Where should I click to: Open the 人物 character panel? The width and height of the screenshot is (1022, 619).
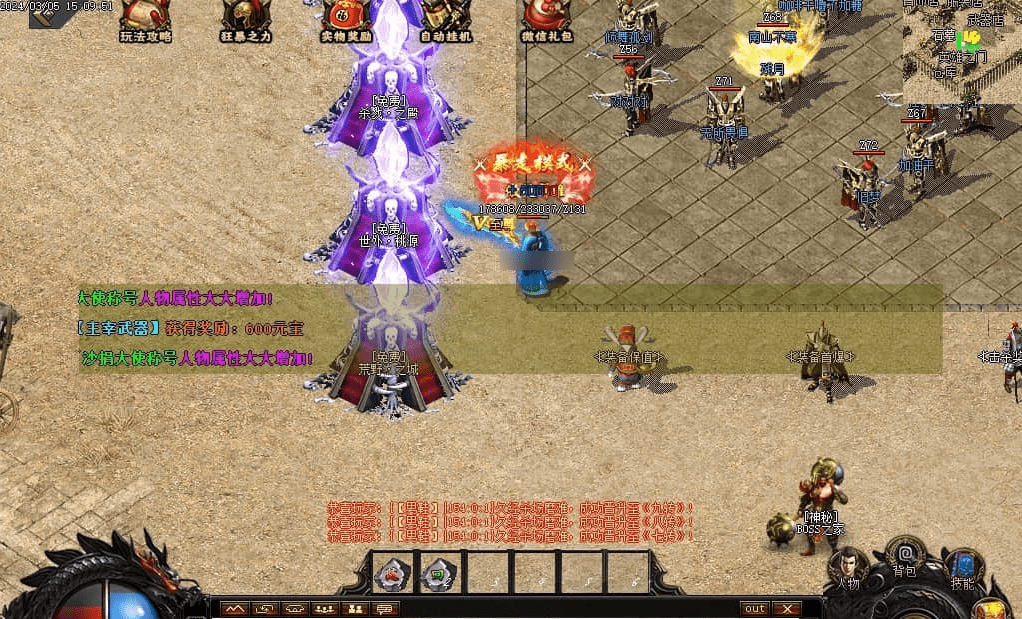(x=847, y=568)
